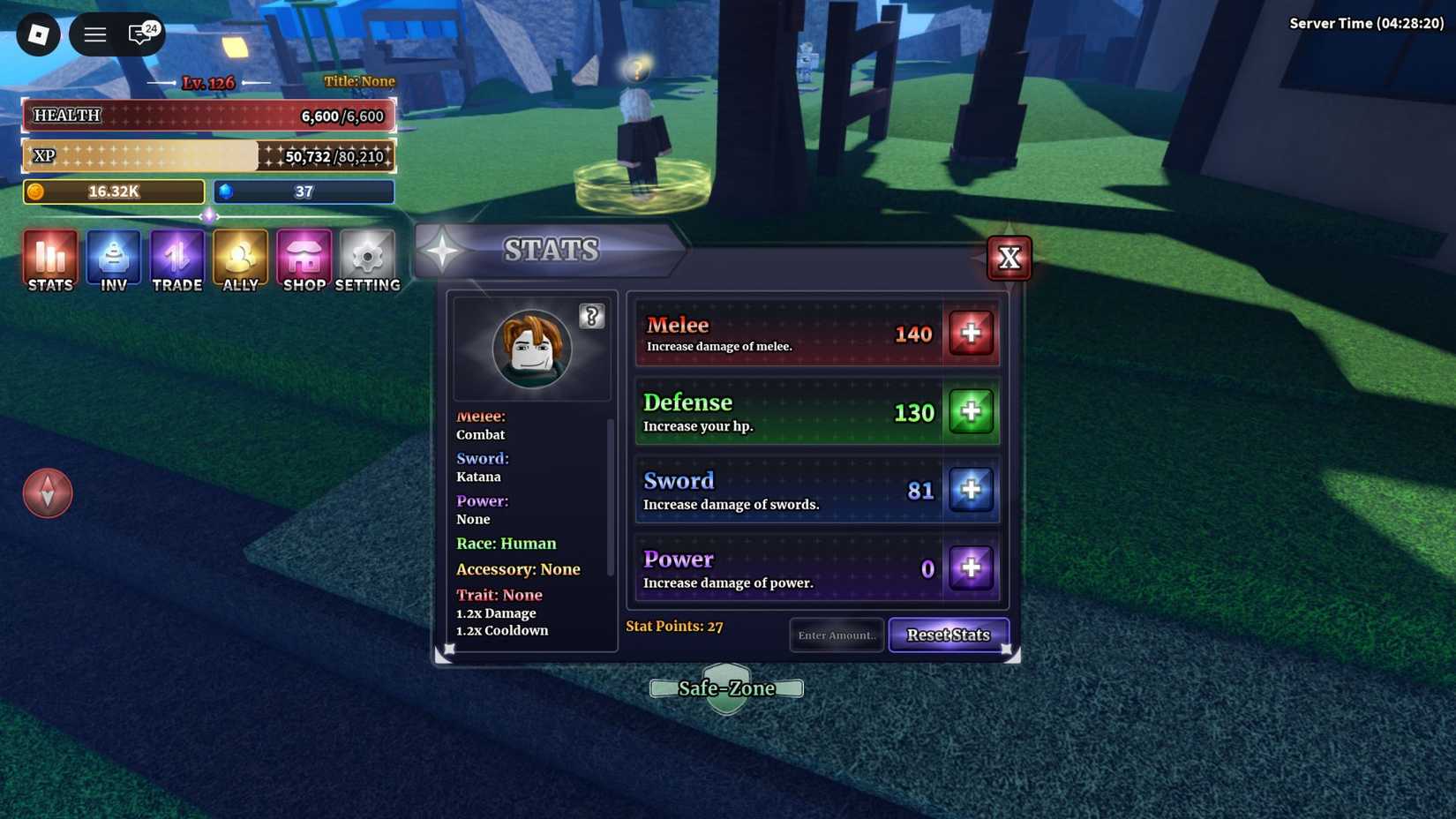The height and width of the screenshot is (819, 1456).
Task: Add a point to Melee stat
Action: pos(971,333)
